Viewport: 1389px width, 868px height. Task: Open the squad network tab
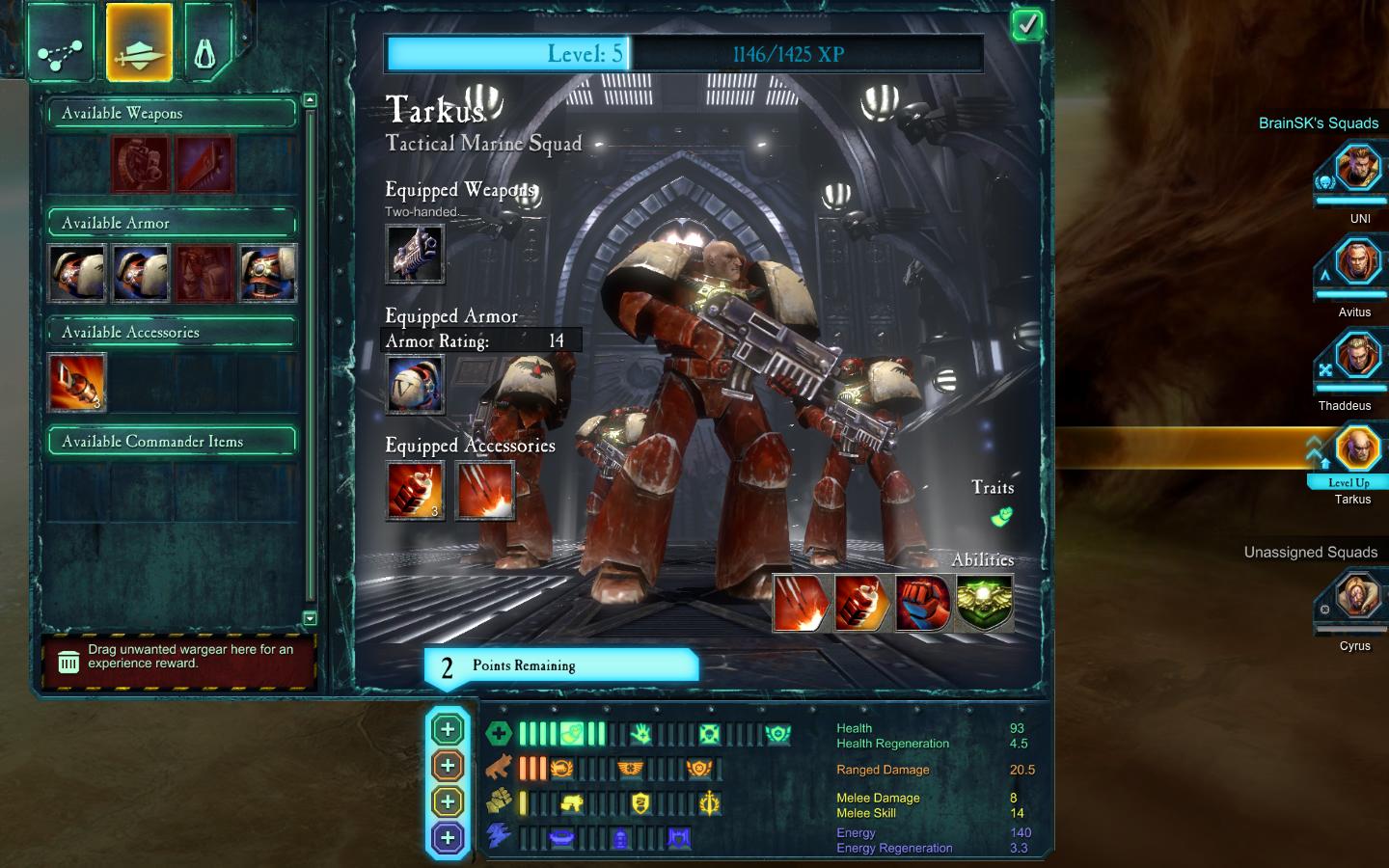point(63,43)
